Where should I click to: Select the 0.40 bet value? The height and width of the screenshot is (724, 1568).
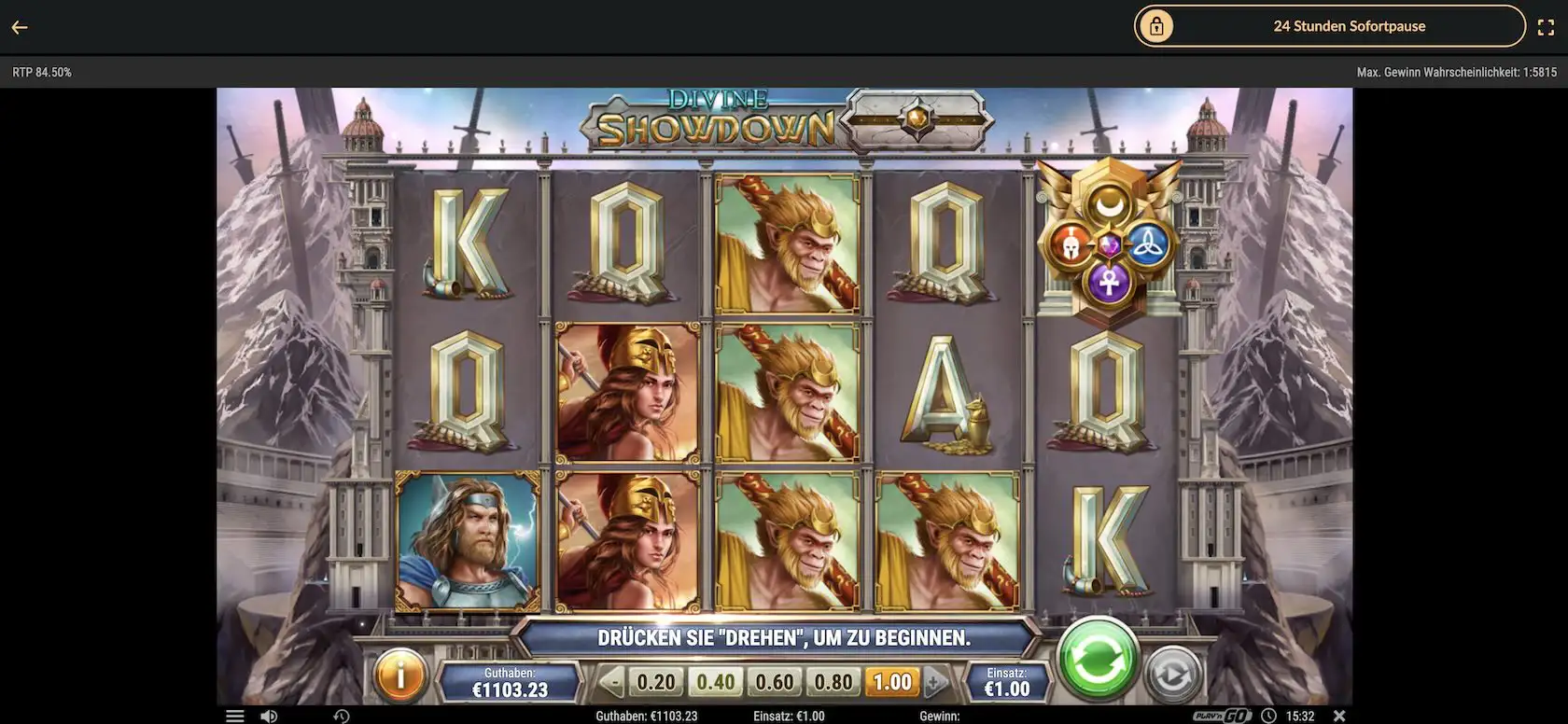(x=715, y=681)
